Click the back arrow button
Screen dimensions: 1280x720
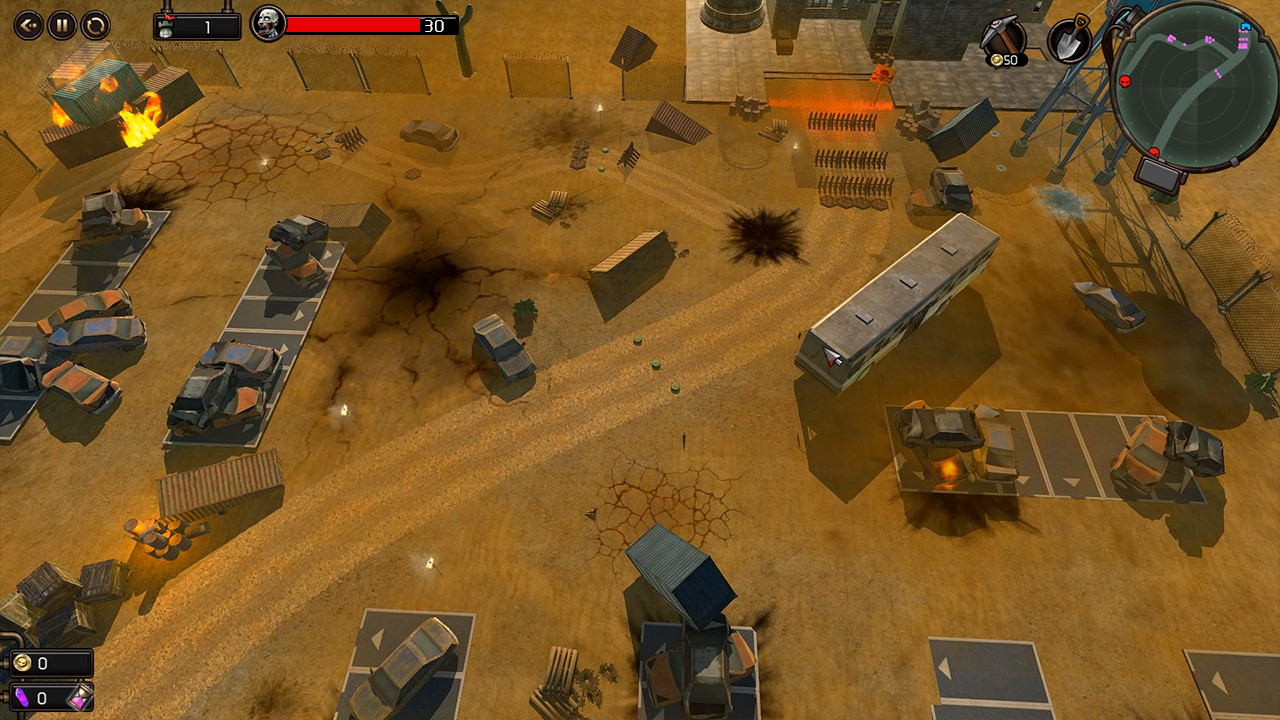point(27,25)
